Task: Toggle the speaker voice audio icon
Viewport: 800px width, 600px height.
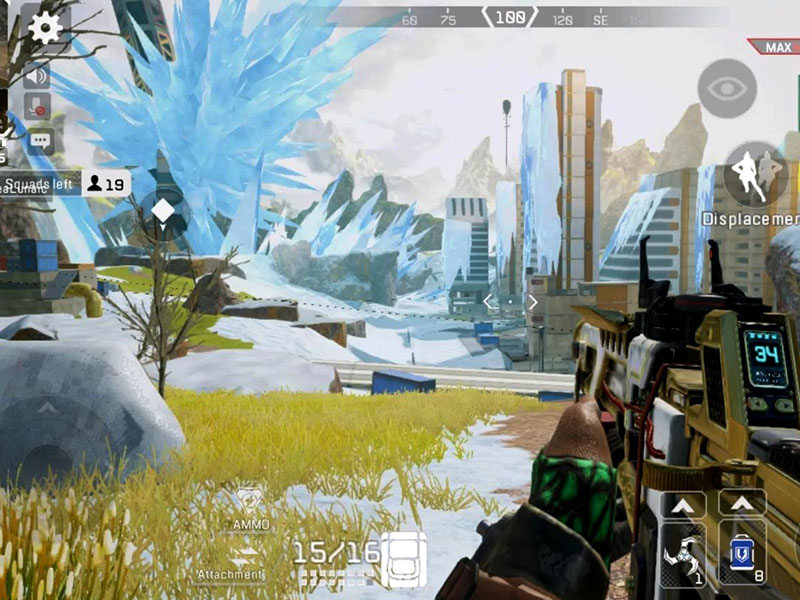Action: (x=39, y=75)
